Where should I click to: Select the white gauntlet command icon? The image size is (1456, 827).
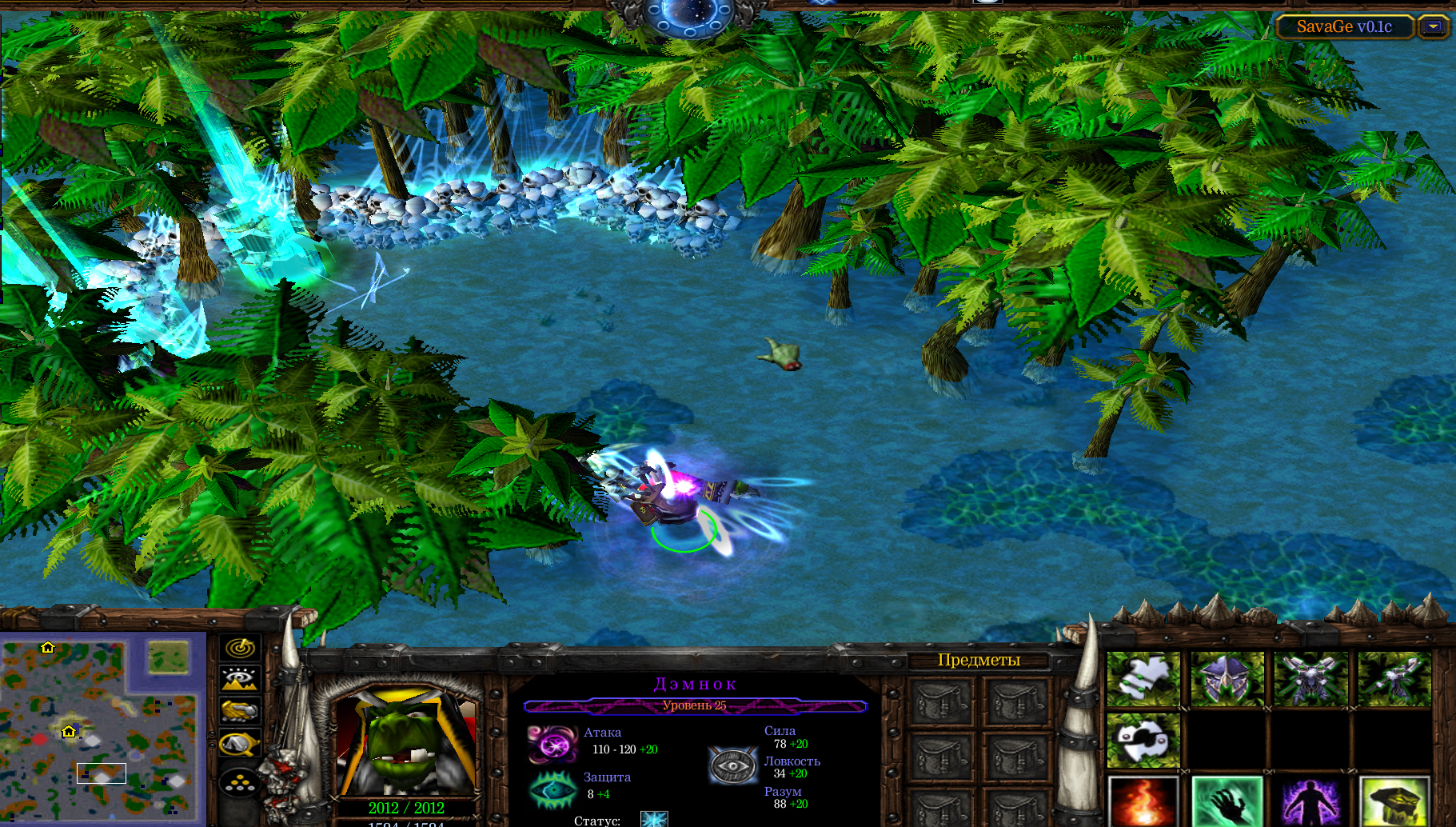coord(1143,679)
